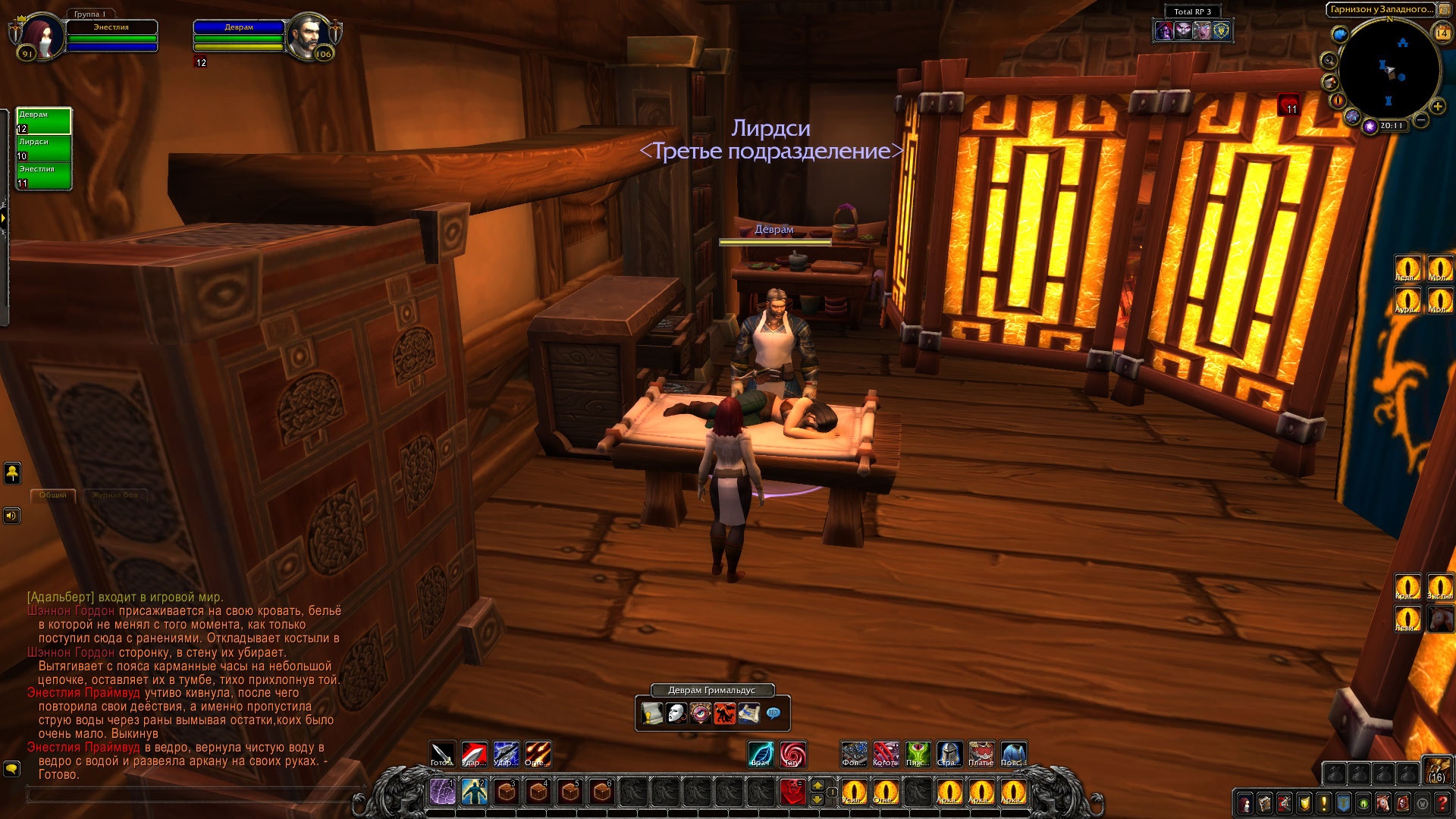
Task: Open the character info micro button
Action: [1245, 802]
